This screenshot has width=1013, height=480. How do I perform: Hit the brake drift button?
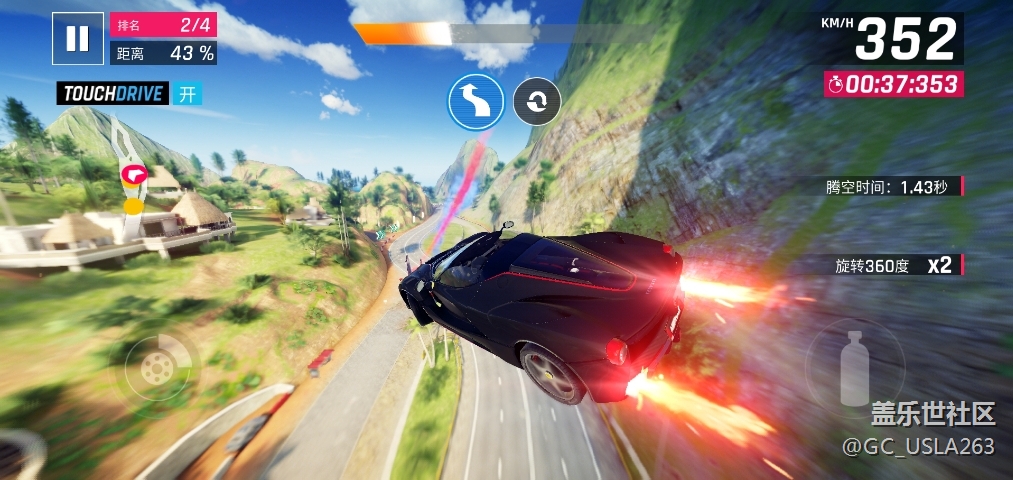[x=156, y=367]
